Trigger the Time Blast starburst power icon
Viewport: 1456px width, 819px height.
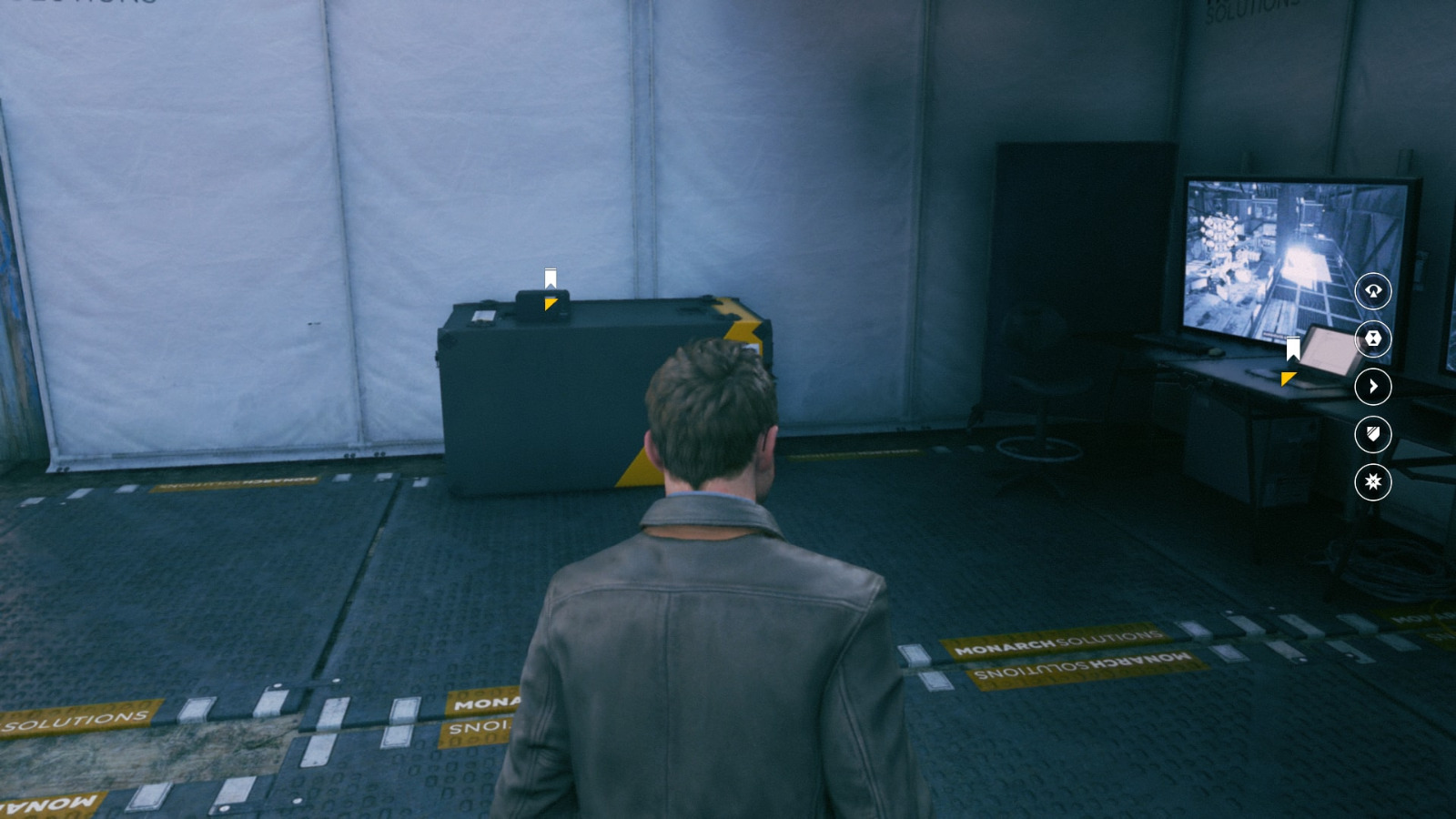point(1374,484)
